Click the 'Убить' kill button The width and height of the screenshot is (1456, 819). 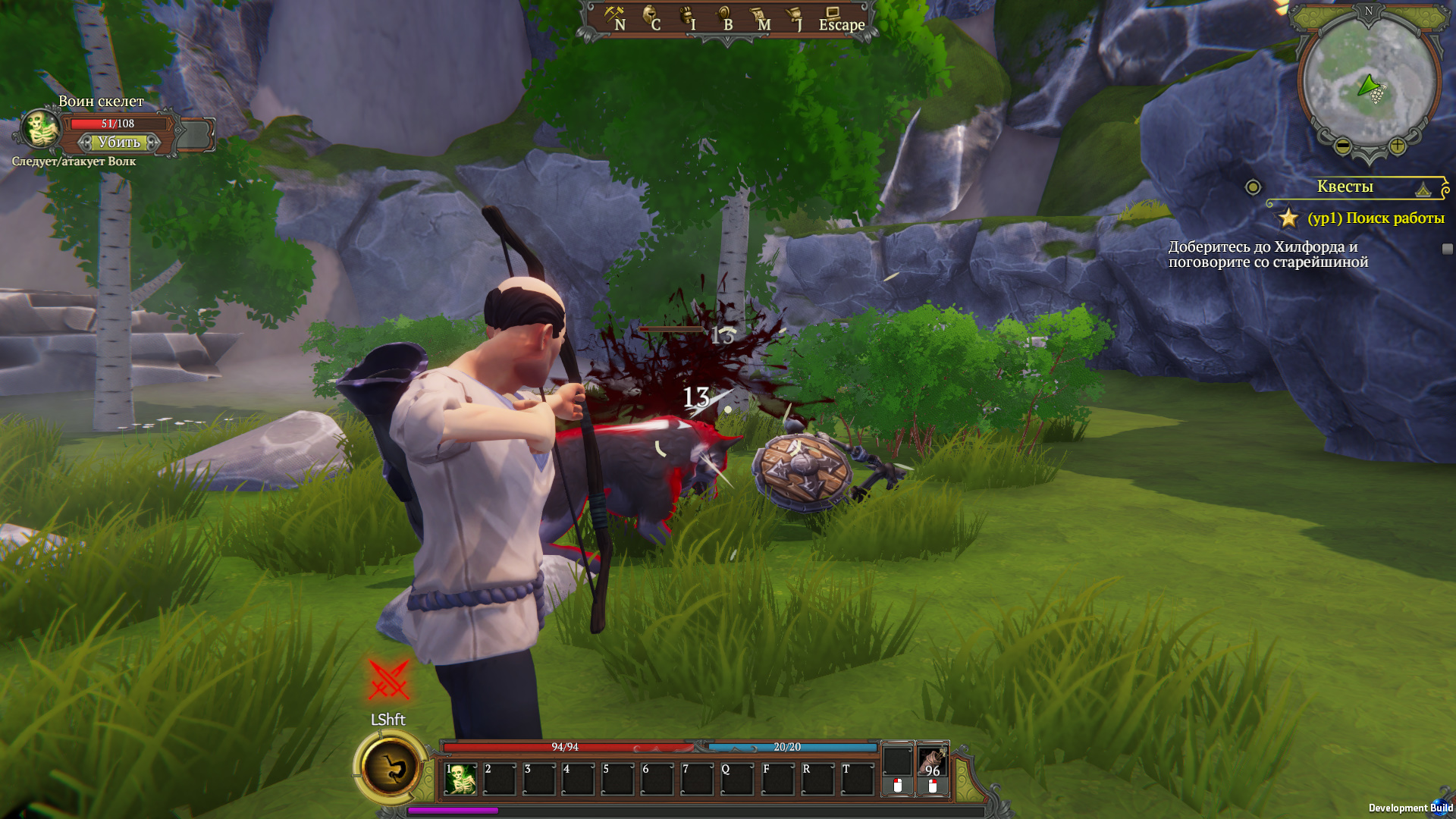pyautogui.click(x=119, y=143)
